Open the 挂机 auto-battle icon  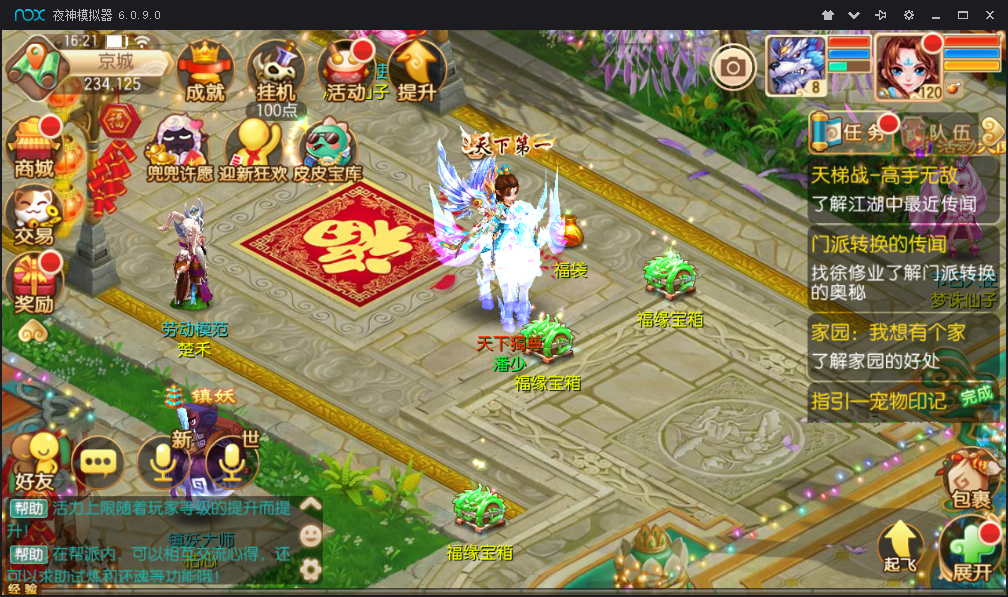tap(275, 71)
